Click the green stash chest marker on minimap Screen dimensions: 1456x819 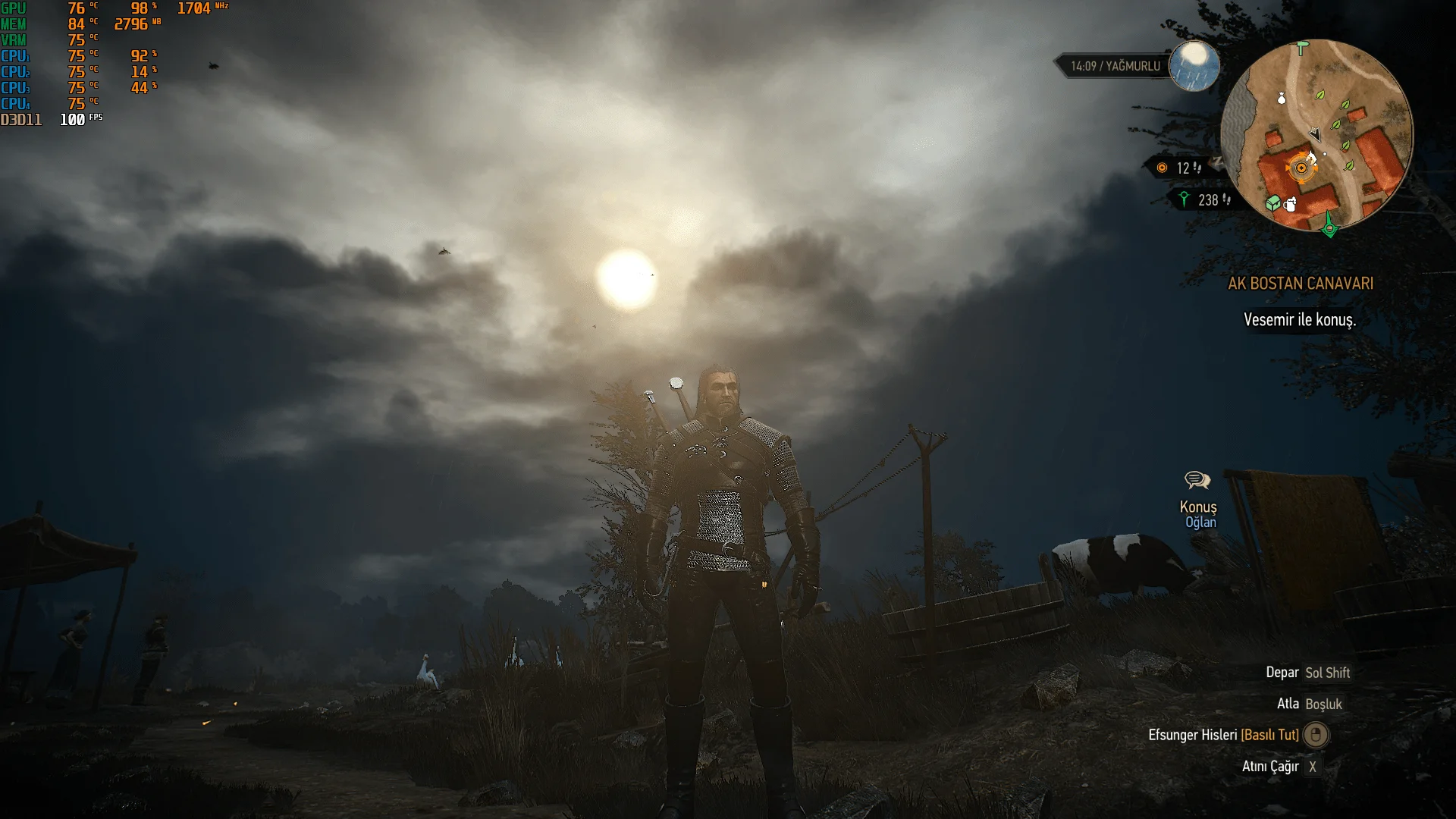click(x=1273, y=203)
